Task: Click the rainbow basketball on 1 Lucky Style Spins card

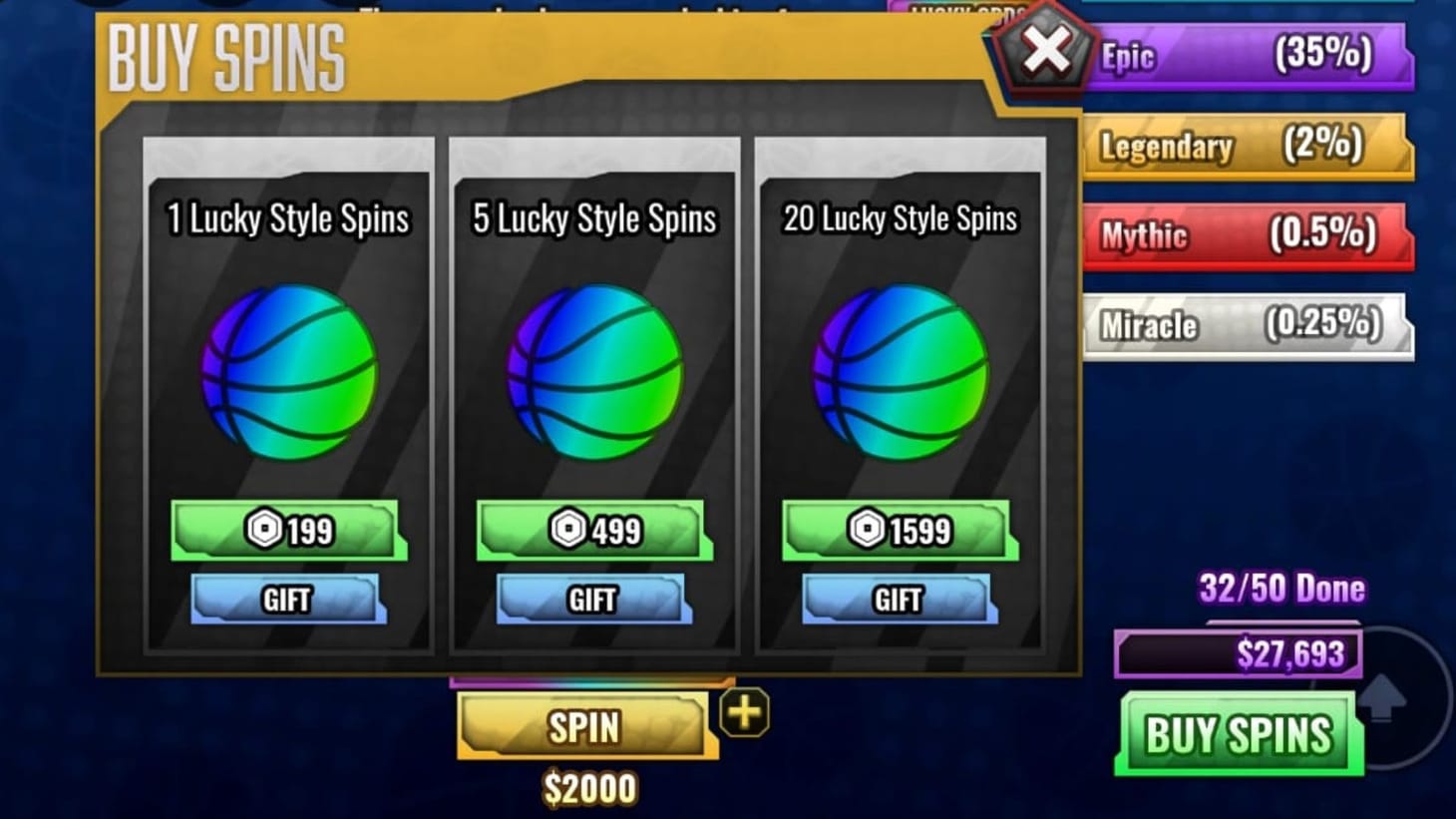Action: coord(289,371)
